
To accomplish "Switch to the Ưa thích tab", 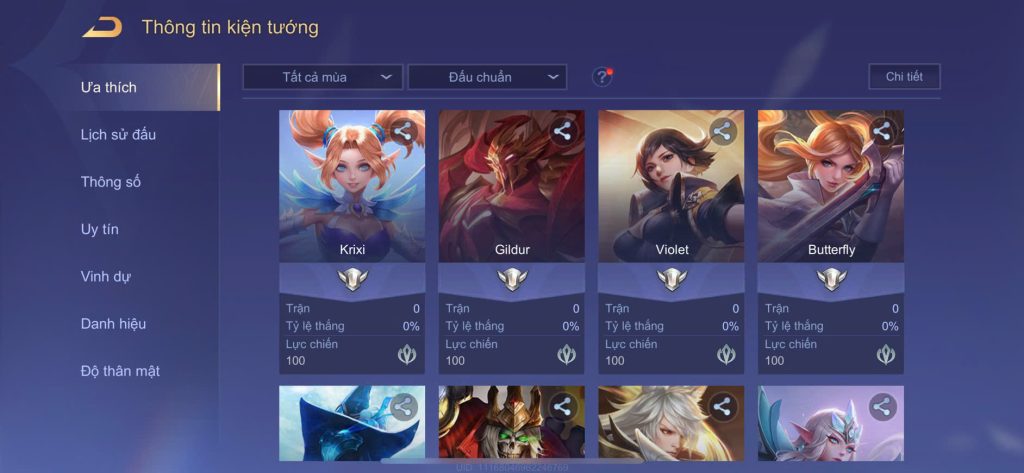I will (109, 87).
